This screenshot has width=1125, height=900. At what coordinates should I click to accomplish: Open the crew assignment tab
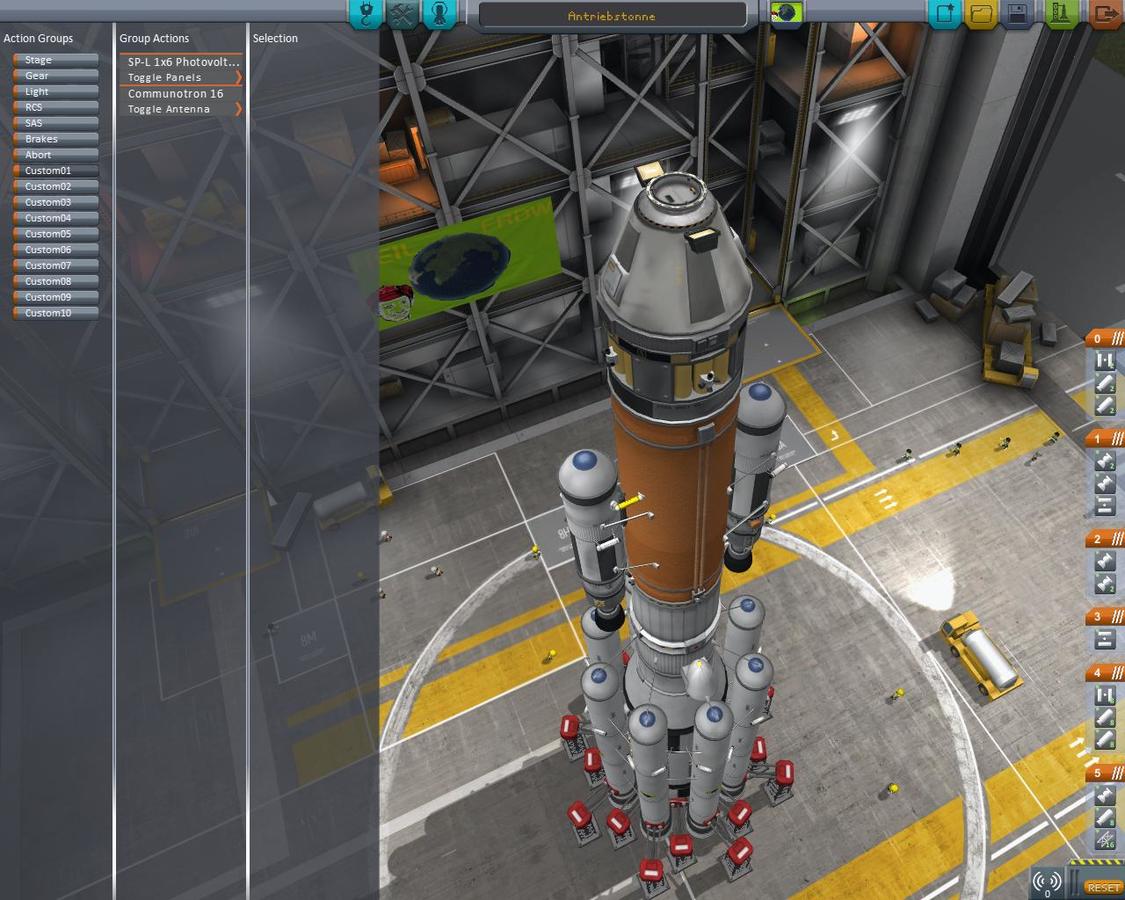[x=439, y=14]
